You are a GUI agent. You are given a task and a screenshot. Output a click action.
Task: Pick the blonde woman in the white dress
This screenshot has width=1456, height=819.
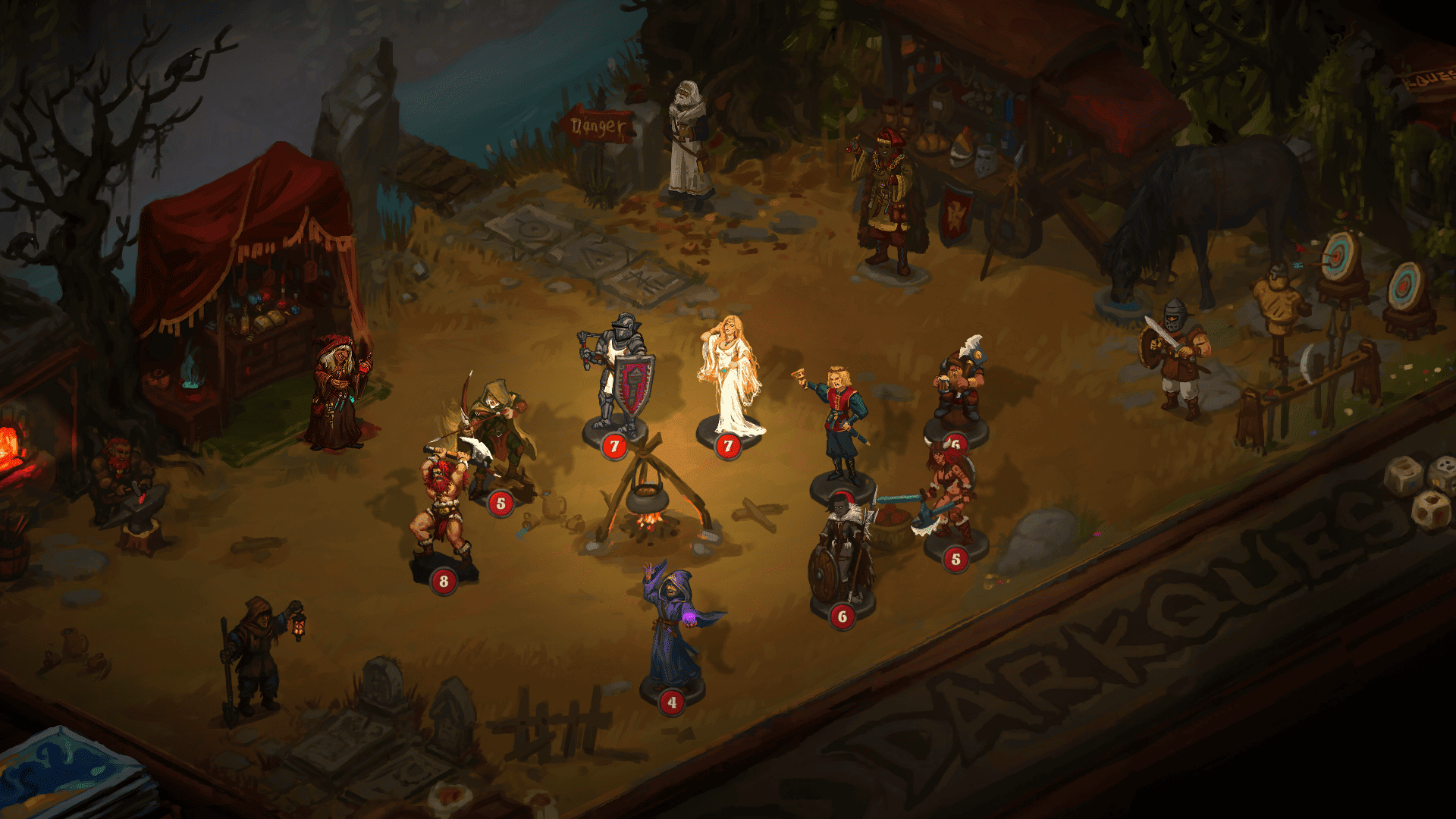tap(730, 378)
